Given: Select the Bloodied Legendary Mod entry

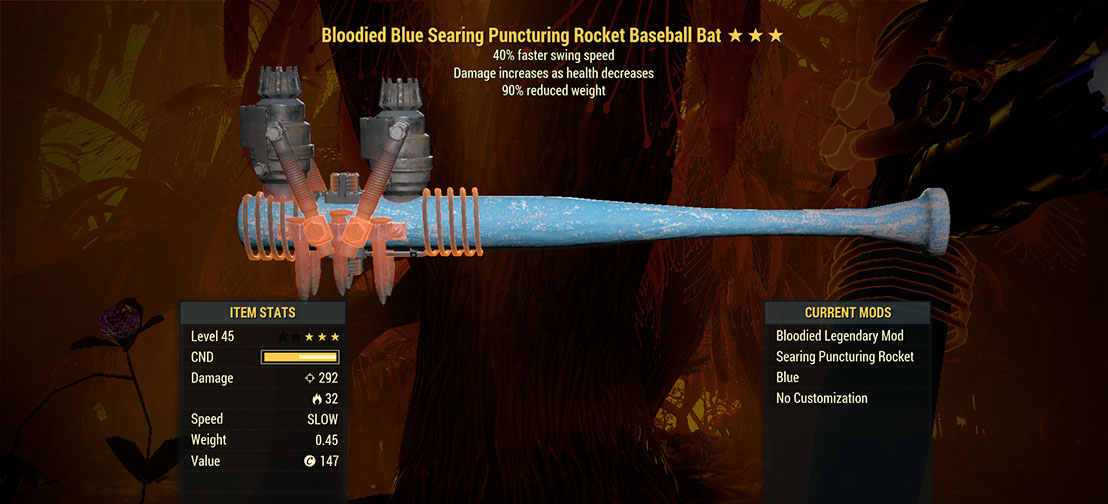Looking at the screenshot, I should tap(840, 336).
